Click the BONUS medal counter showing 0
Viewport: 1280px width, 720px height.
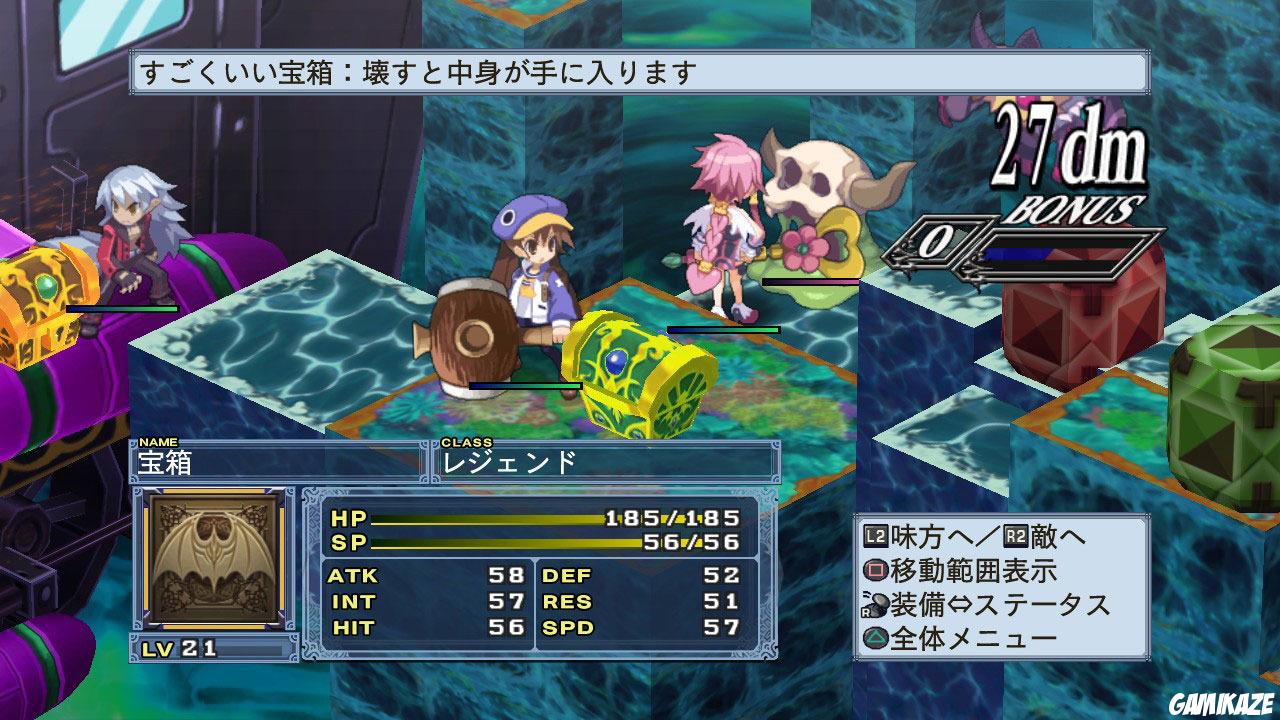(x=937, y=243)
